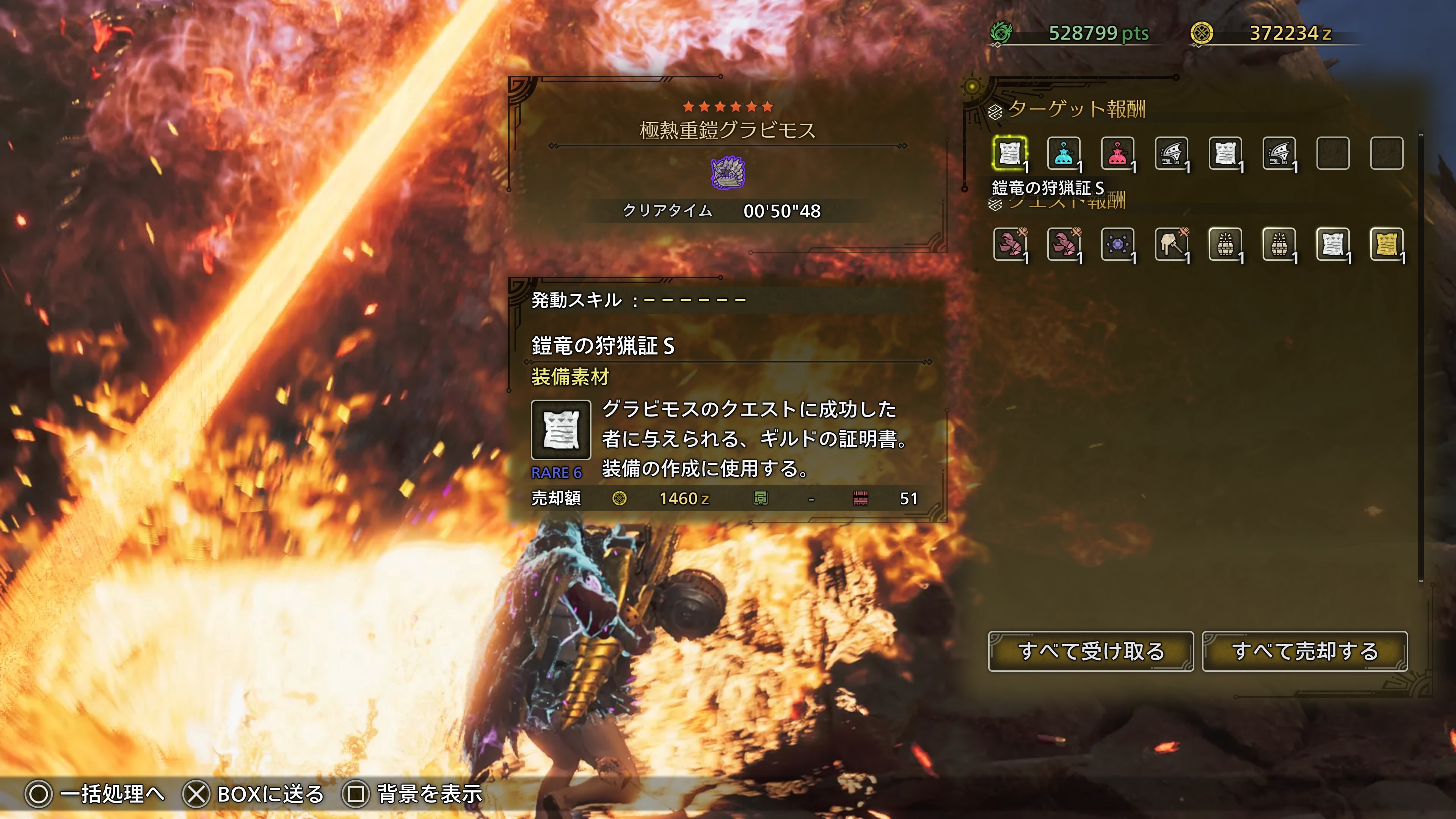The width and height of the screenshot is (1456, 819).
Task: Pick the yellow certificate reward slot
Action: (1387, 244)
